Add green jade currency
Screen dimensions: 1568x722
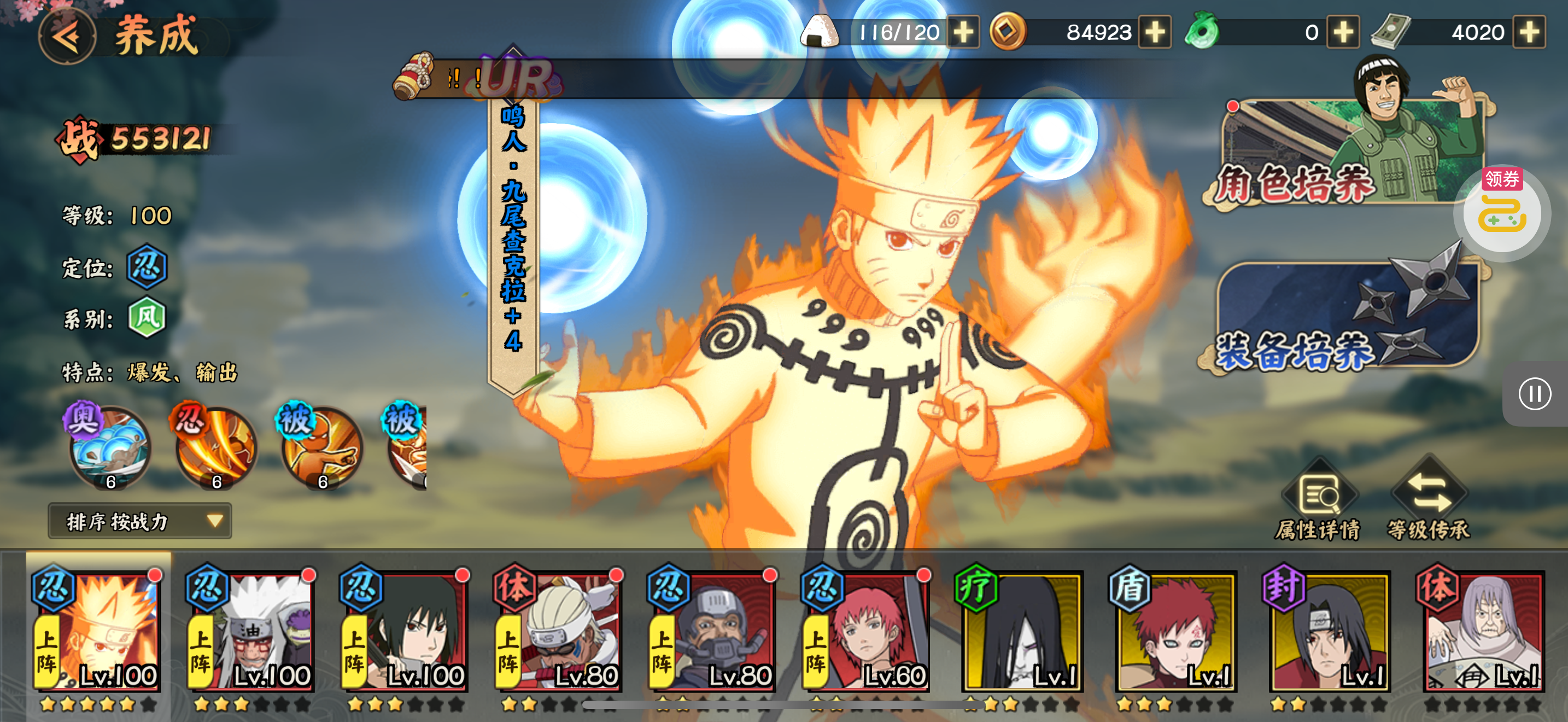(x=1343, y=32)
